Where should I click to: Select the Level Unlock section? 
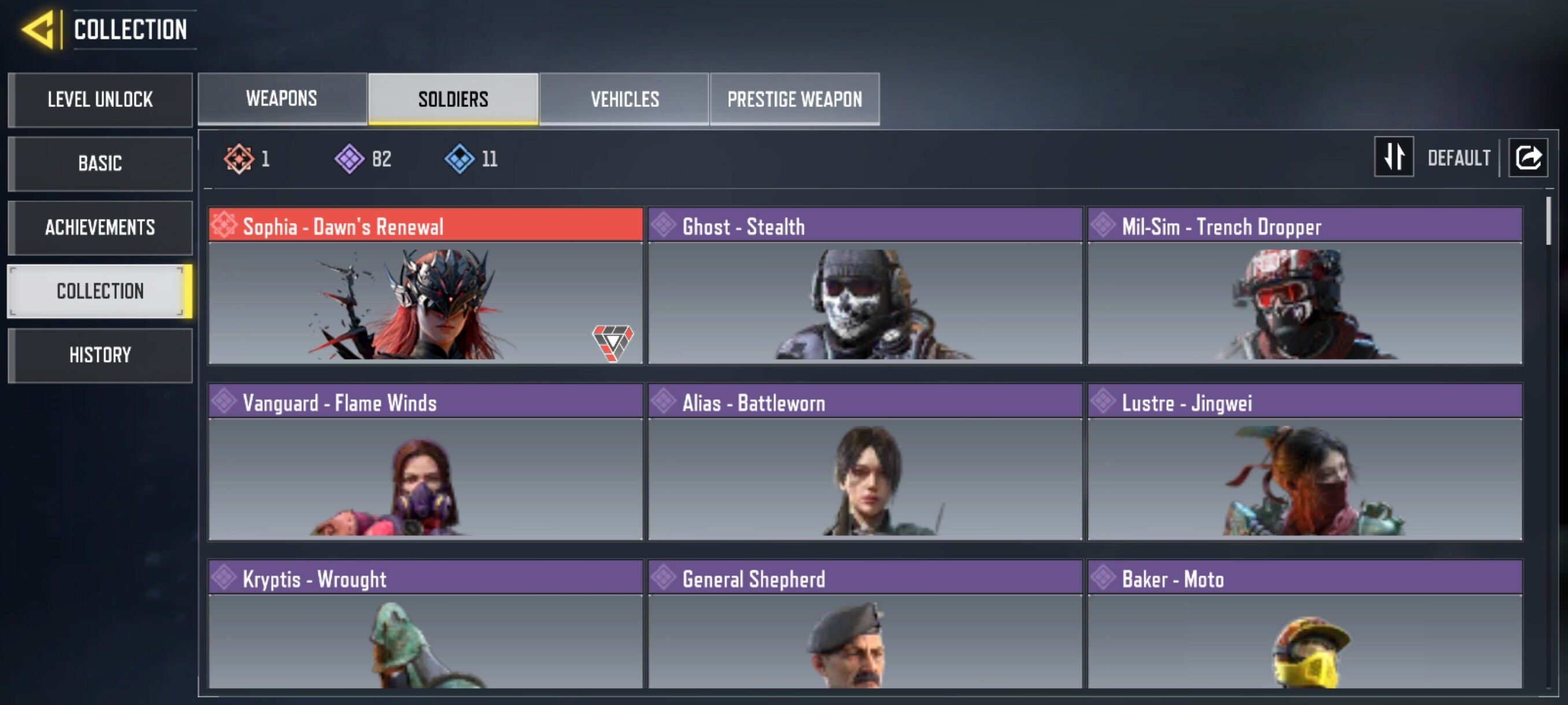100,99
